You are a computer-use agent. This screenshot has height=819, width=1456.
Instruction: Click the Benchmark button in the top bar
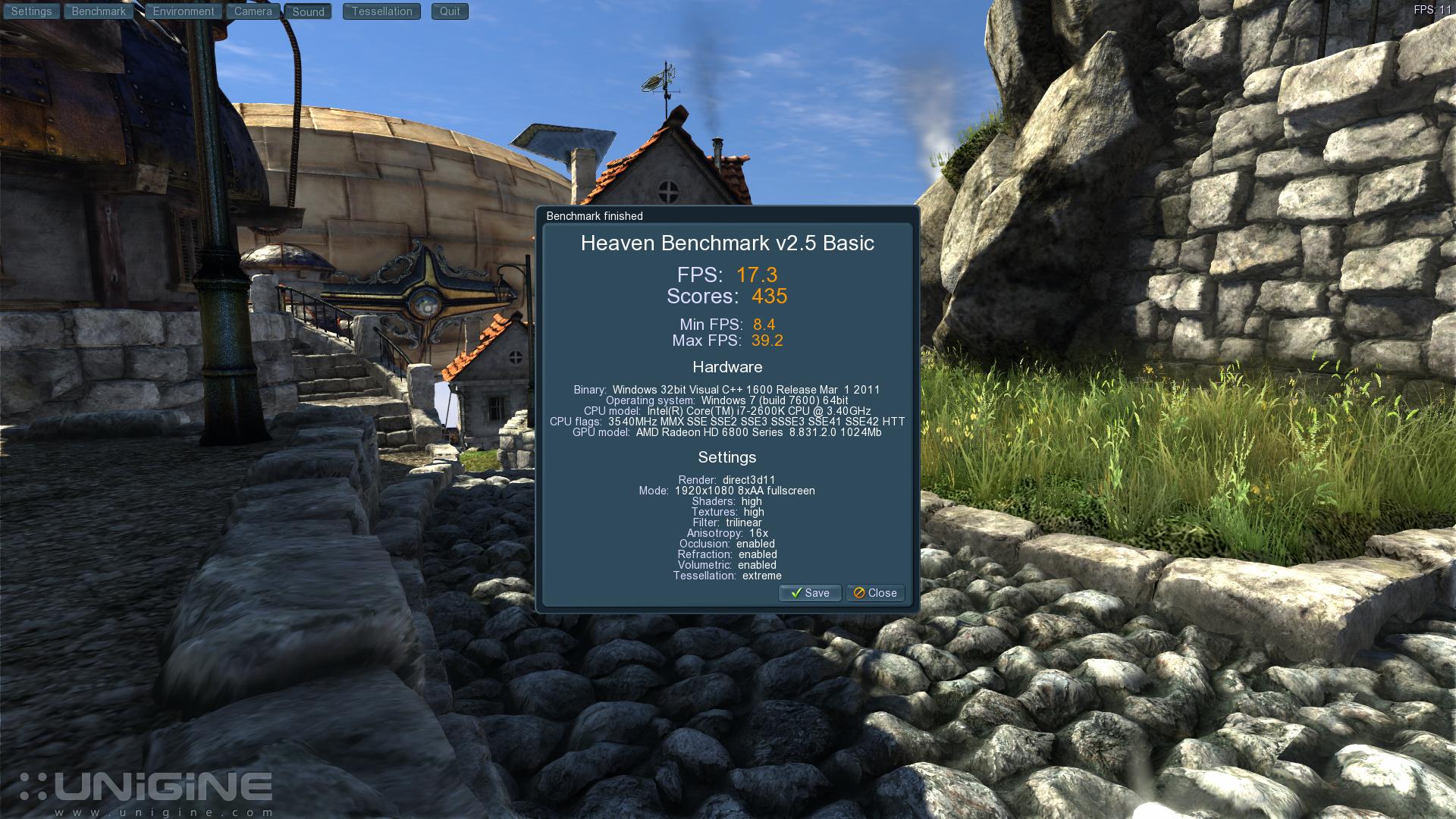(99, 11)
